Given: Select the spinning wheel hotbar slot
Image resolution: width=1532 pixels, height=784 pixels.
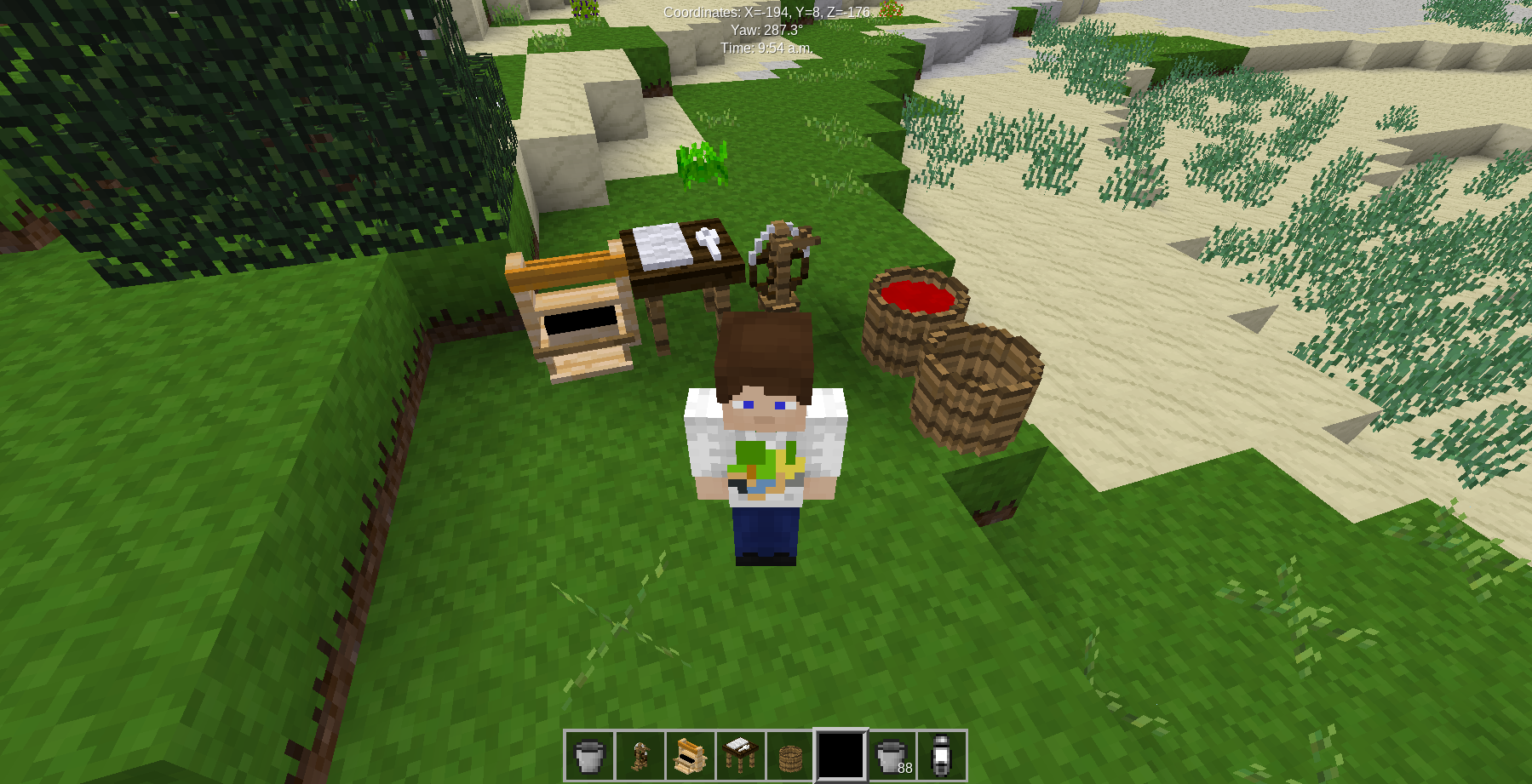Looking at the screenshot, I should click(x=640, y=755).
